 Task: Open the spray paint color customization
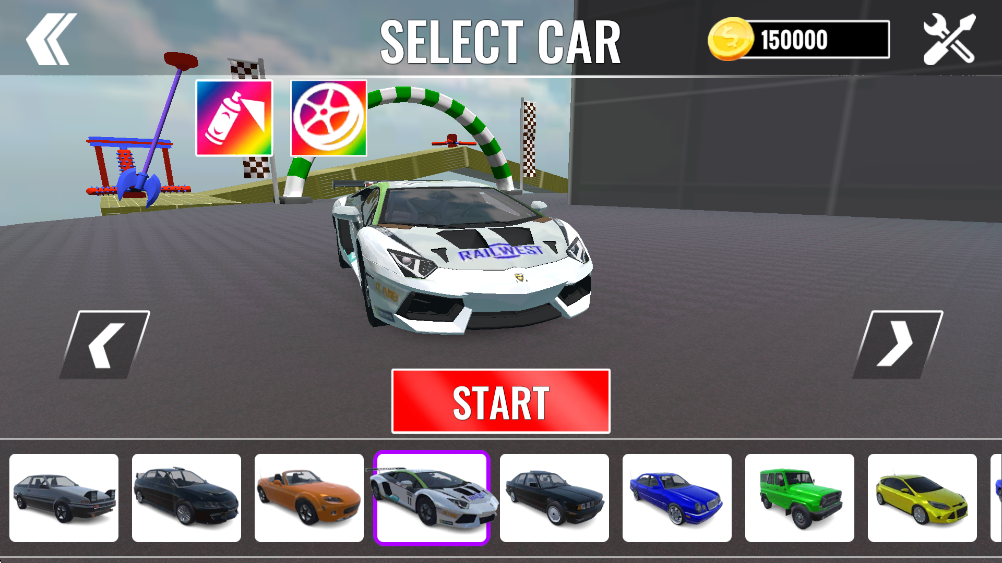(x=234, y=118)
